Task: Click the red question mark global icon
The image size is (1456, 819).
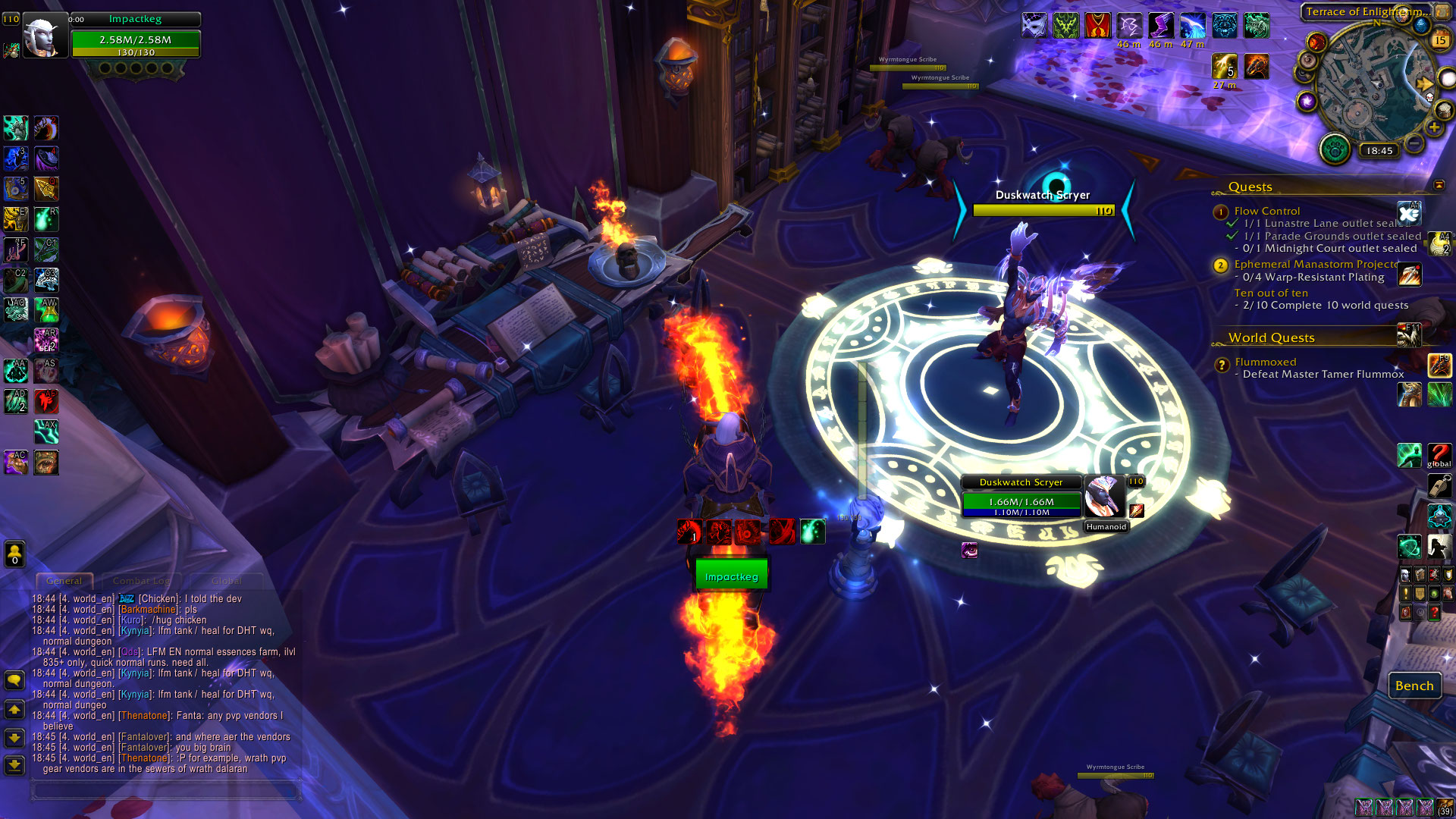Action: click(x=1439, y=455)
